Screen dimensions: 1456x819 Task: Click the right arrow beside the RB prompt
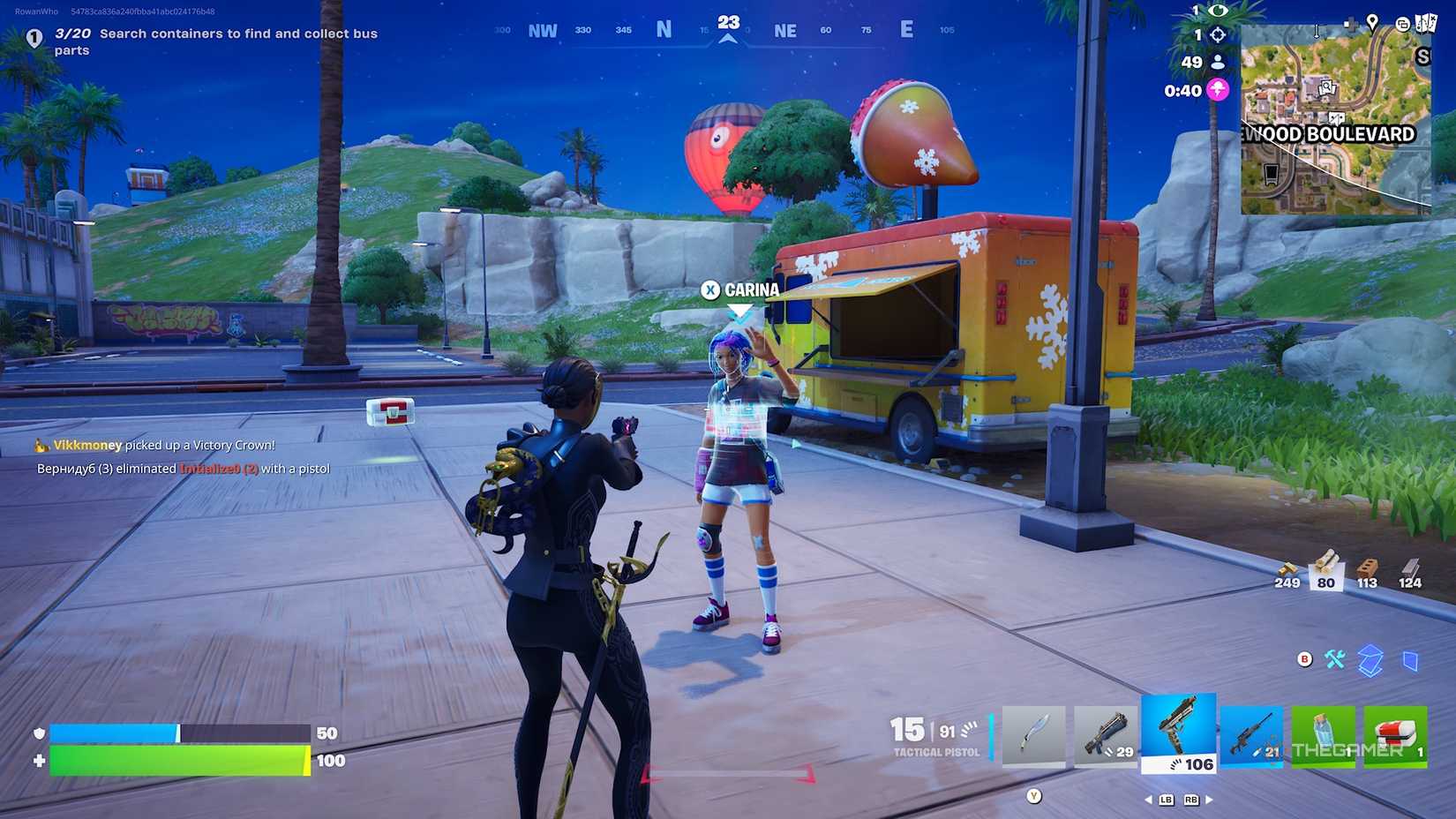pos(1209,800)
